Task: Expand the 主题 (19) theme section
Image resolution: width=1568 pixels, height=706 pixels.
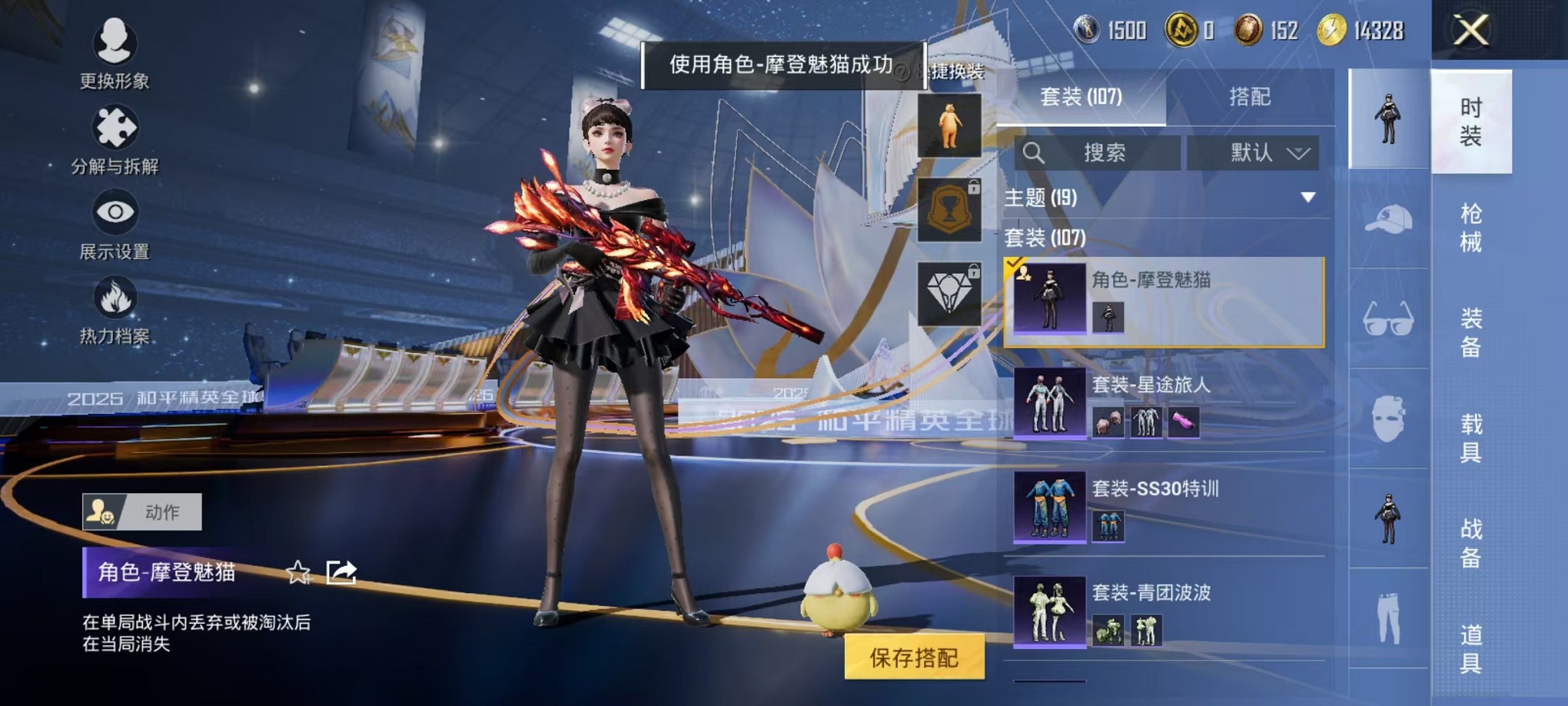Action: click(x=1307, y=198)
